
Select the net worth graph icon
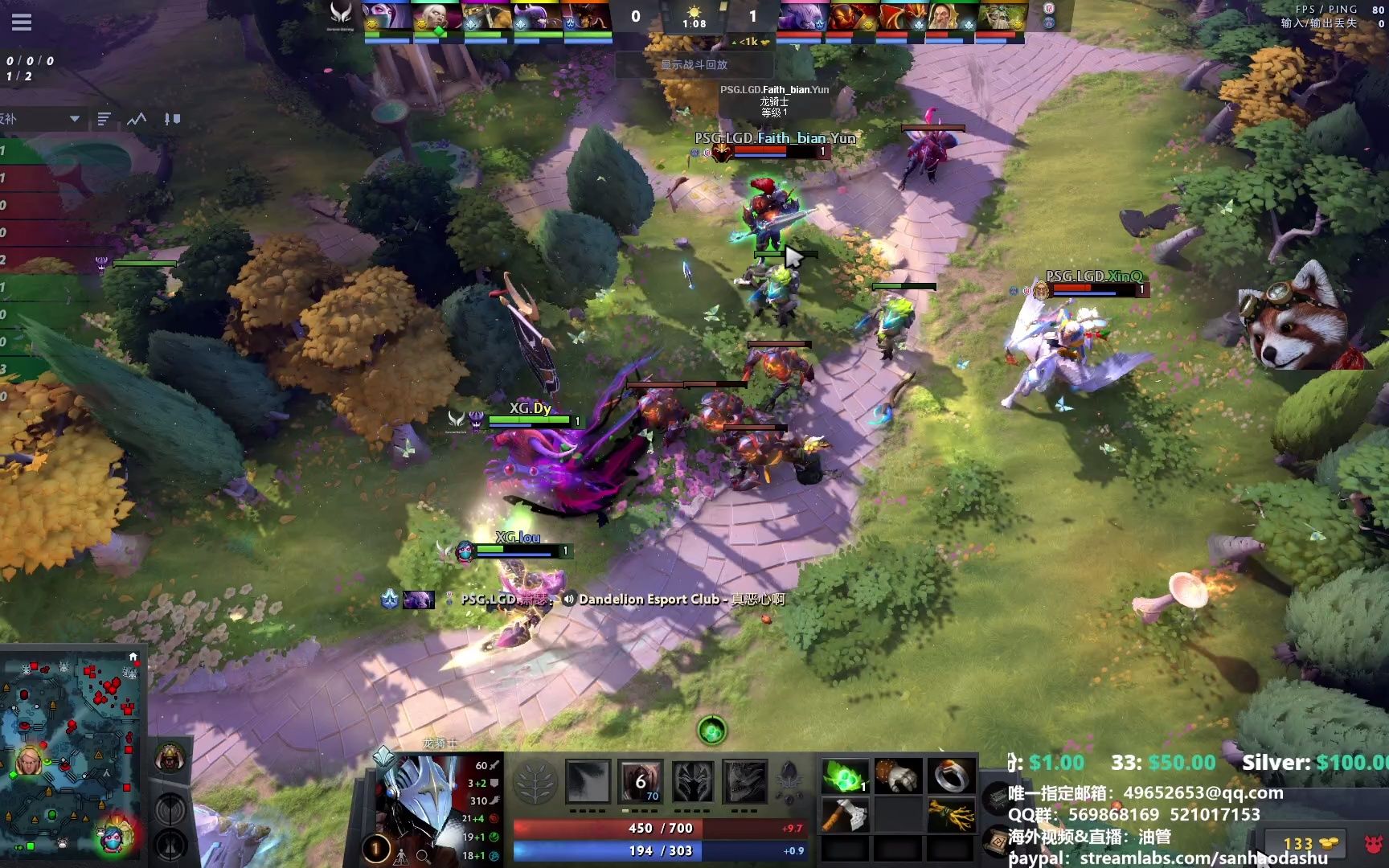pos(135,118)
